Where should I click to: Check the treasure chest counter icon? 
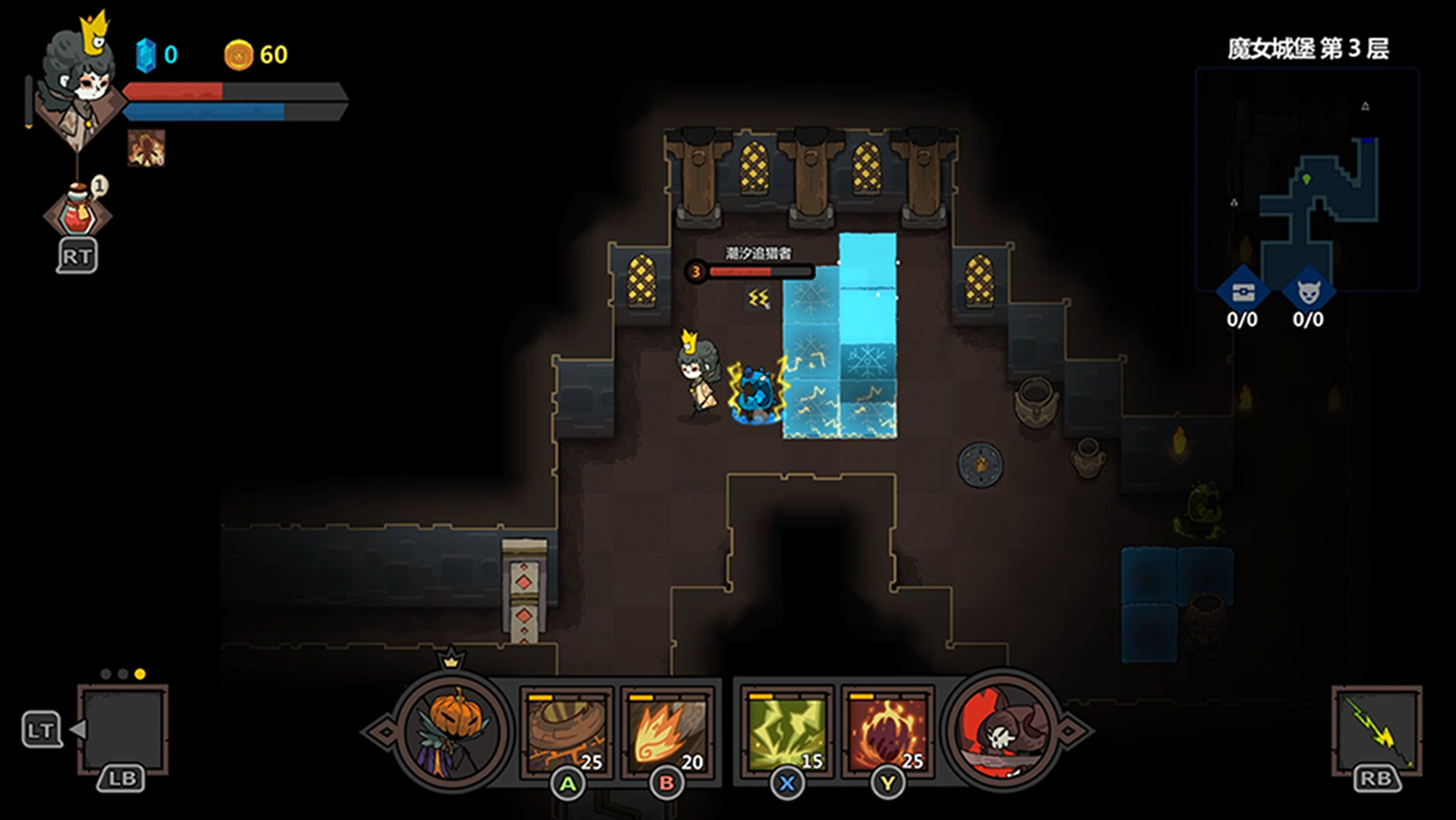(1243, 292)
